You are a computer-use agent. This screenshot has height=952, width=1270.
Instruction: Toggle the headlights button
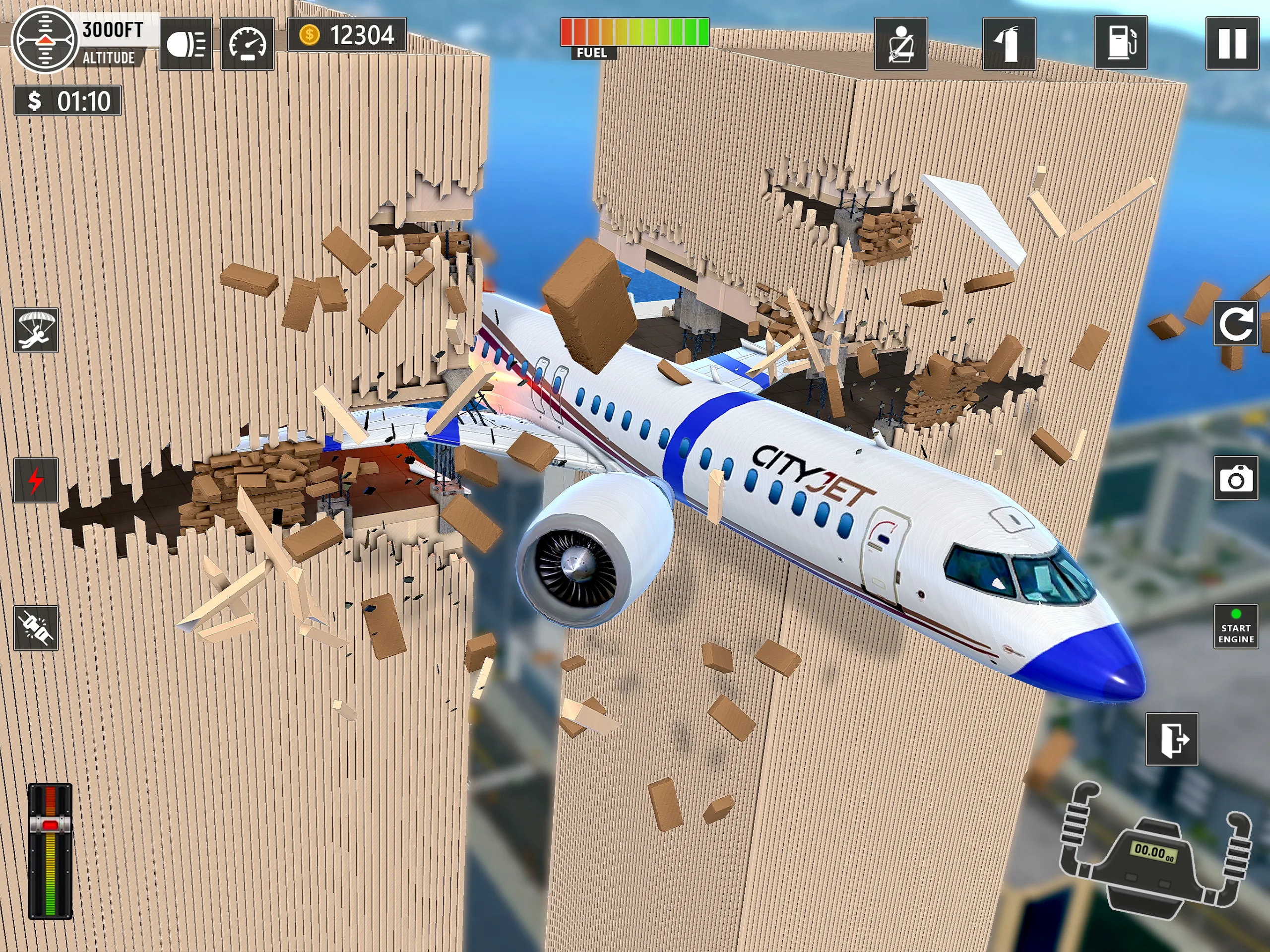(186, 44)
